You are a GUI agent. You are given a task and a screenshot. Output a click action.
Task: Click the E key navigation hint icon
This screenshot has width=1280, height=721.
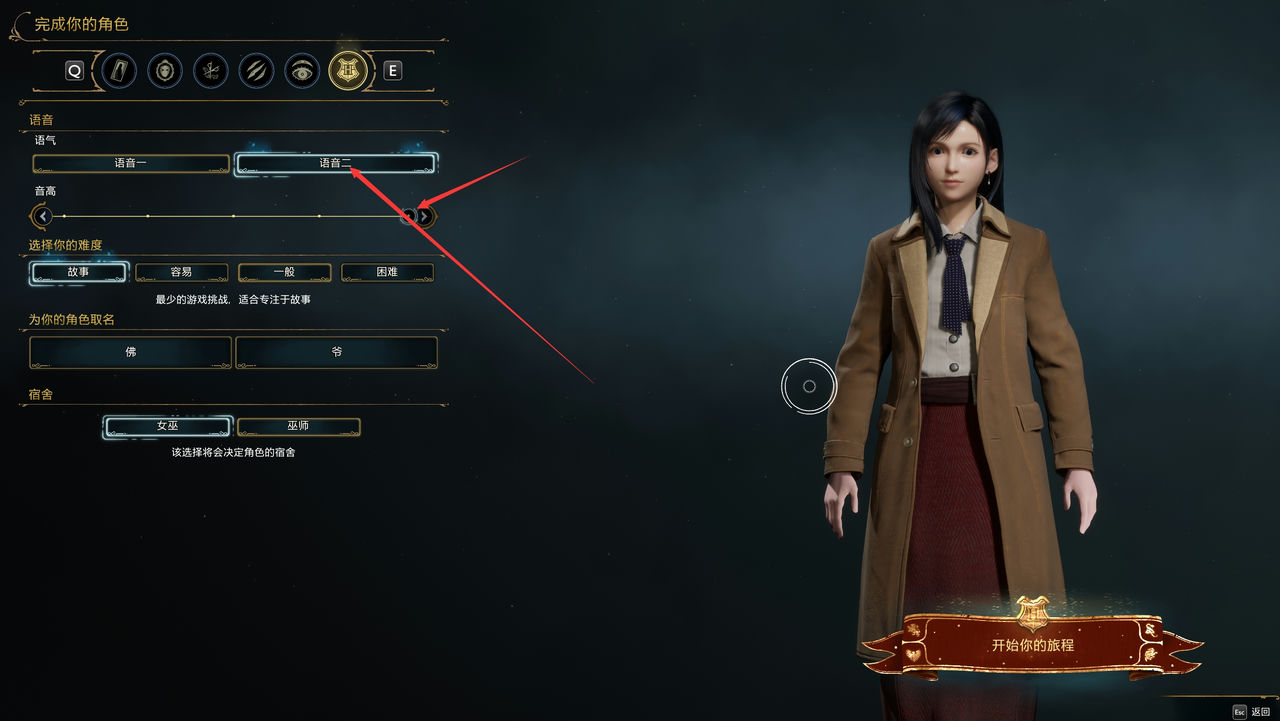[x=392, y=70]
